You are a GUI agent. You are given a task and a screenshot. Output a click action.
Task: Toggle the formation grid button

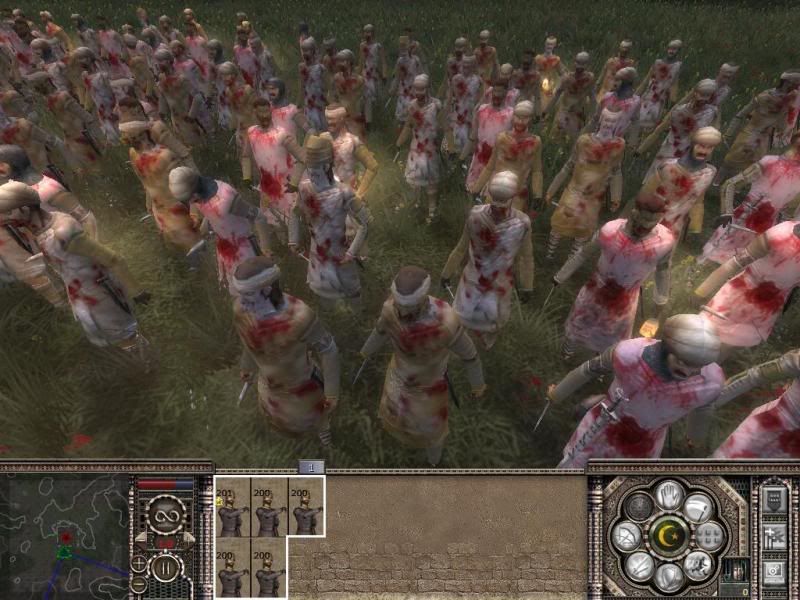[x=711, y=537]
